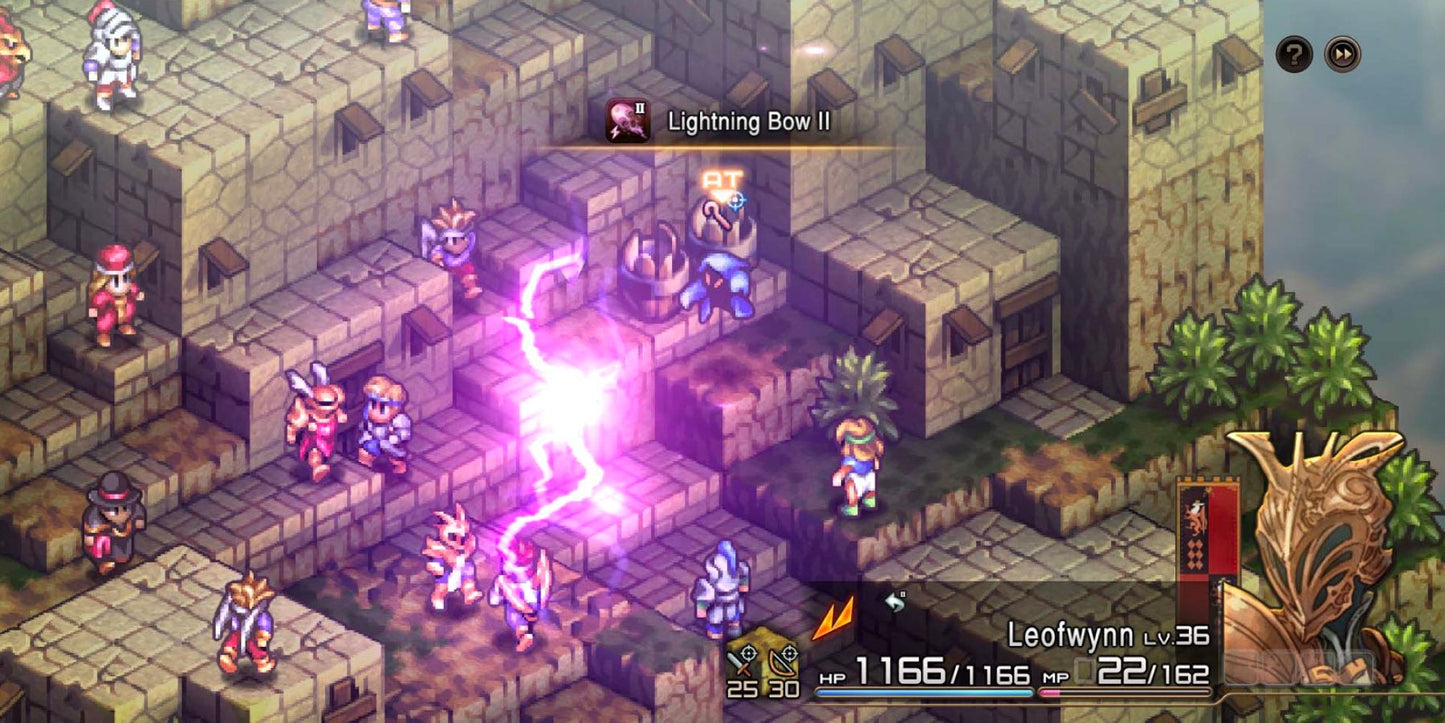Open the help menu via the question mark icon
Screen dimensions: 1445x723
pos(1294,55)
